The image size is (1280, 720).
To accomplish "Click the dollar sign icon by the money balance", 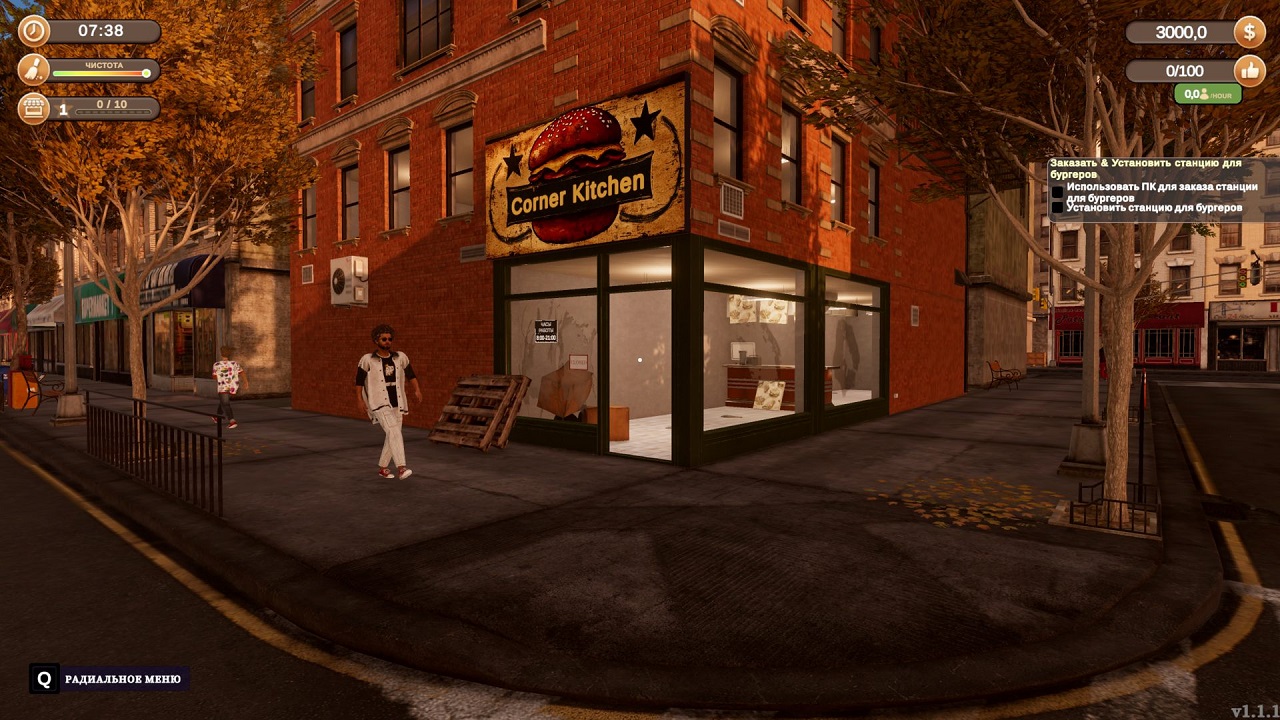I will point(1247,31).
